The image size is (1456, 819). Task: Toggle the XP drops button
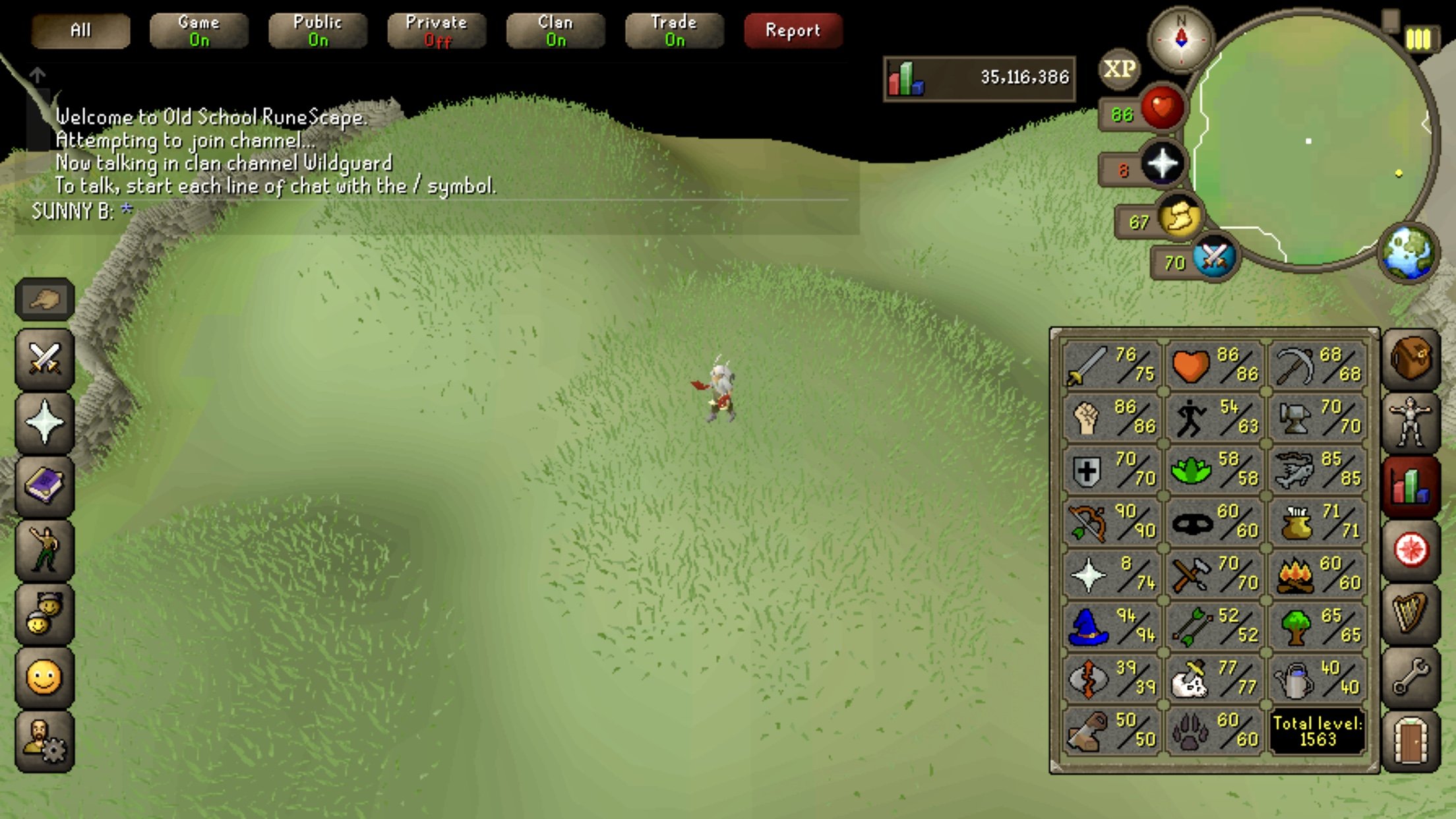pyautogui.click(x=1119, y=69)
